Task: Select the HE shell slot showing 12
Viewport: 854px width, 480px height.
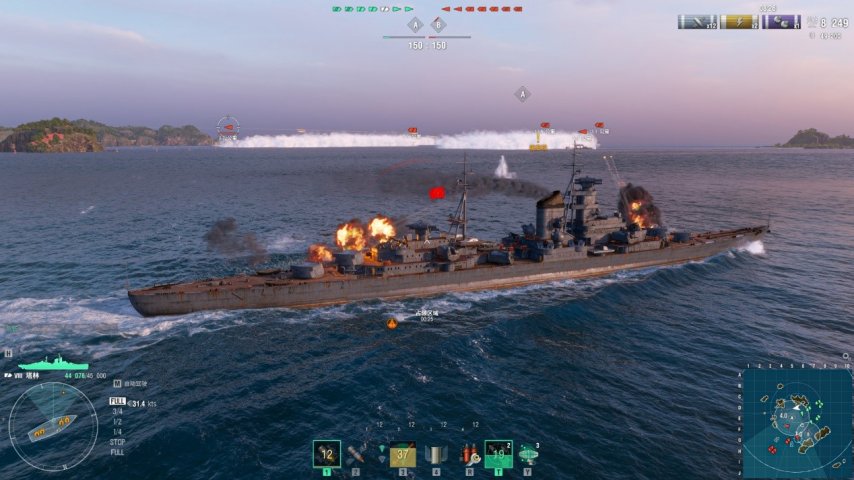Action: (326, 454)
